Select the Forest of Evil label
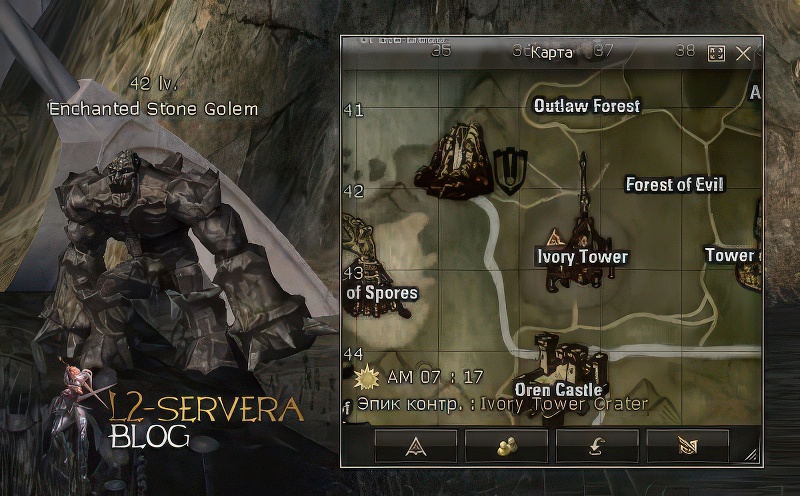This screenshot has height=496, width=800. [x=674, y=184]
